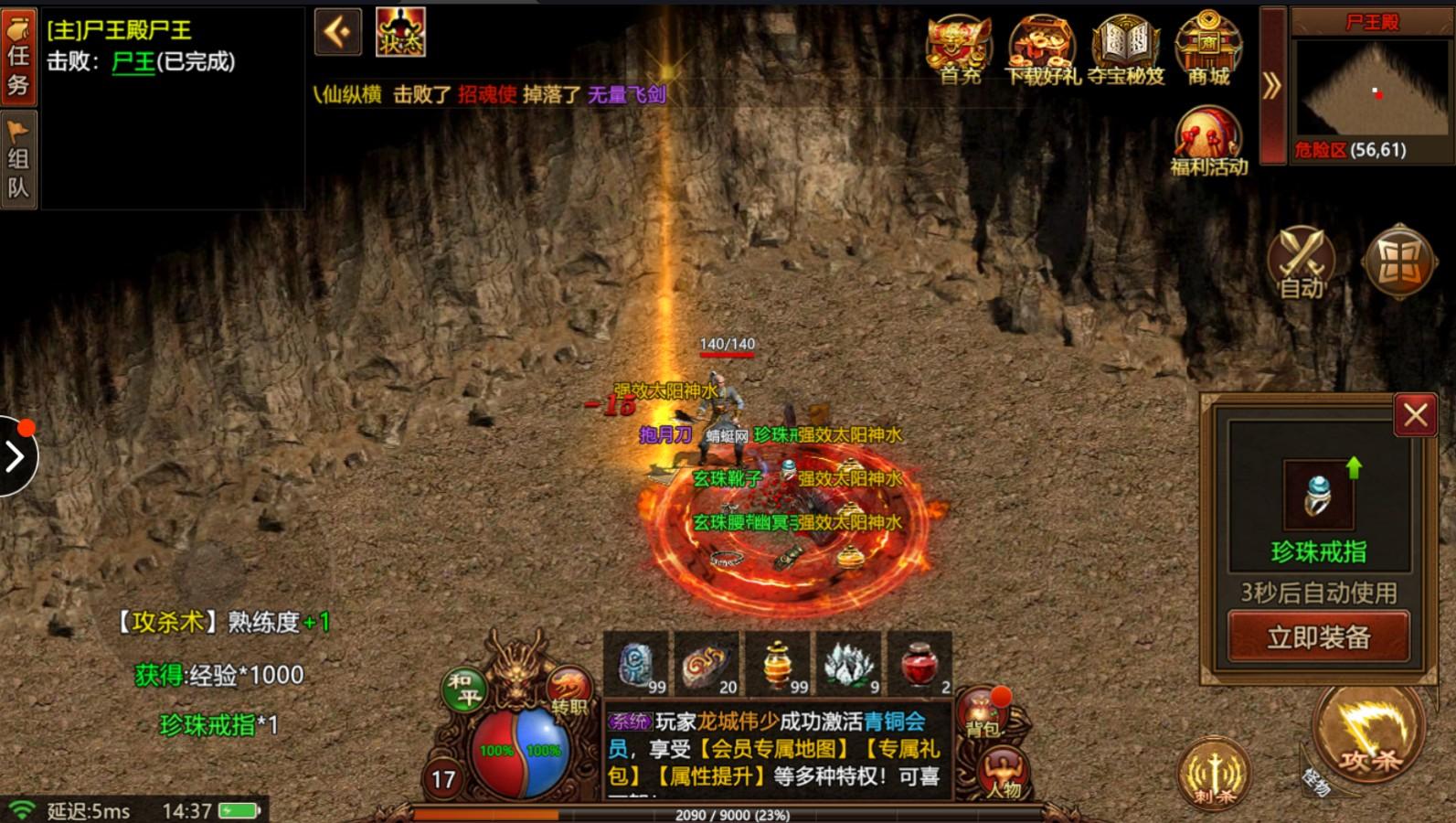
Task: Open the 背包 backpack
Action: click(982, 713)
